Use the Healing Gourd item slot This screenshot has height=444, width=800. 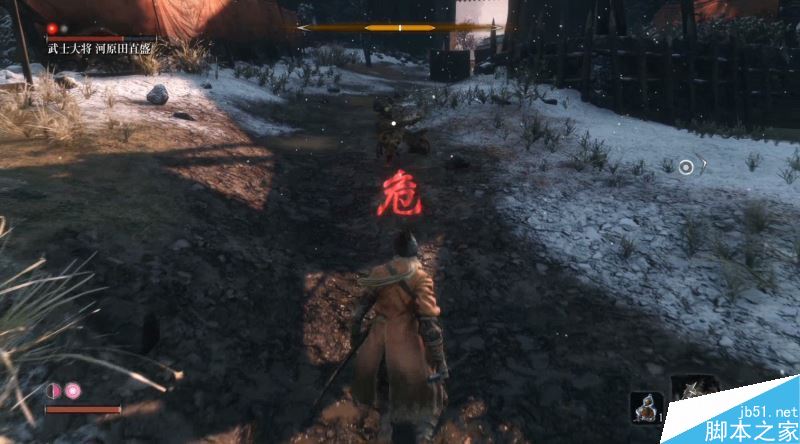pos(646,407)
